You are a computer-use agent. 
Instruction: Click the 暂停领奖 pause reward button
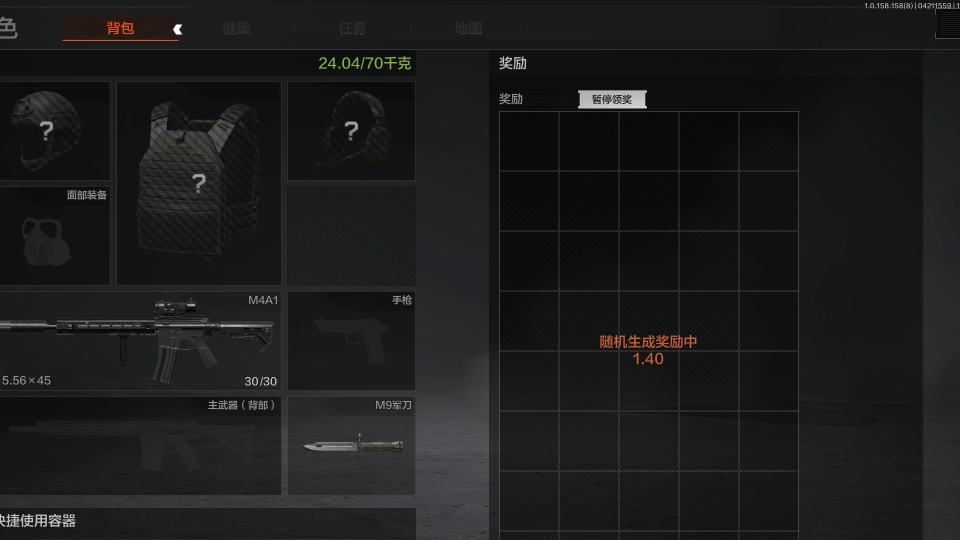click(612, 99)
